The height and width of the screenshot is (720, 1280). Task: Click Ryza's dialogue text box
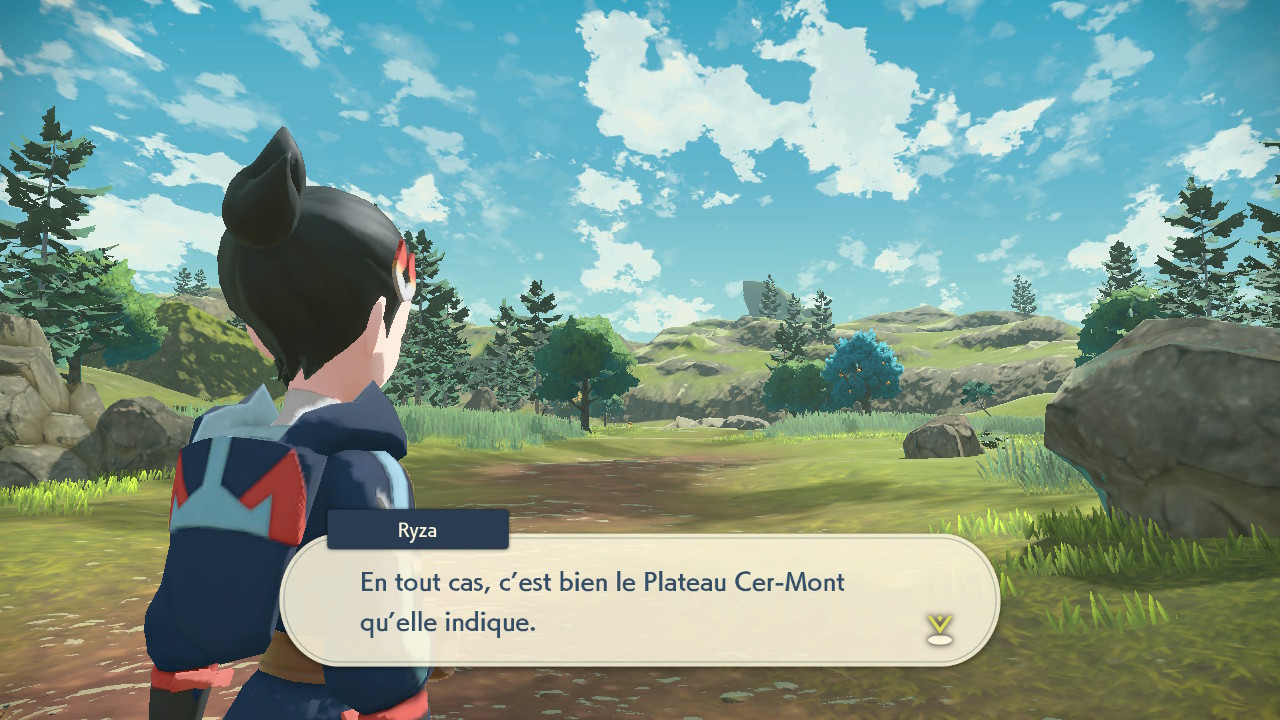(640, 600)
